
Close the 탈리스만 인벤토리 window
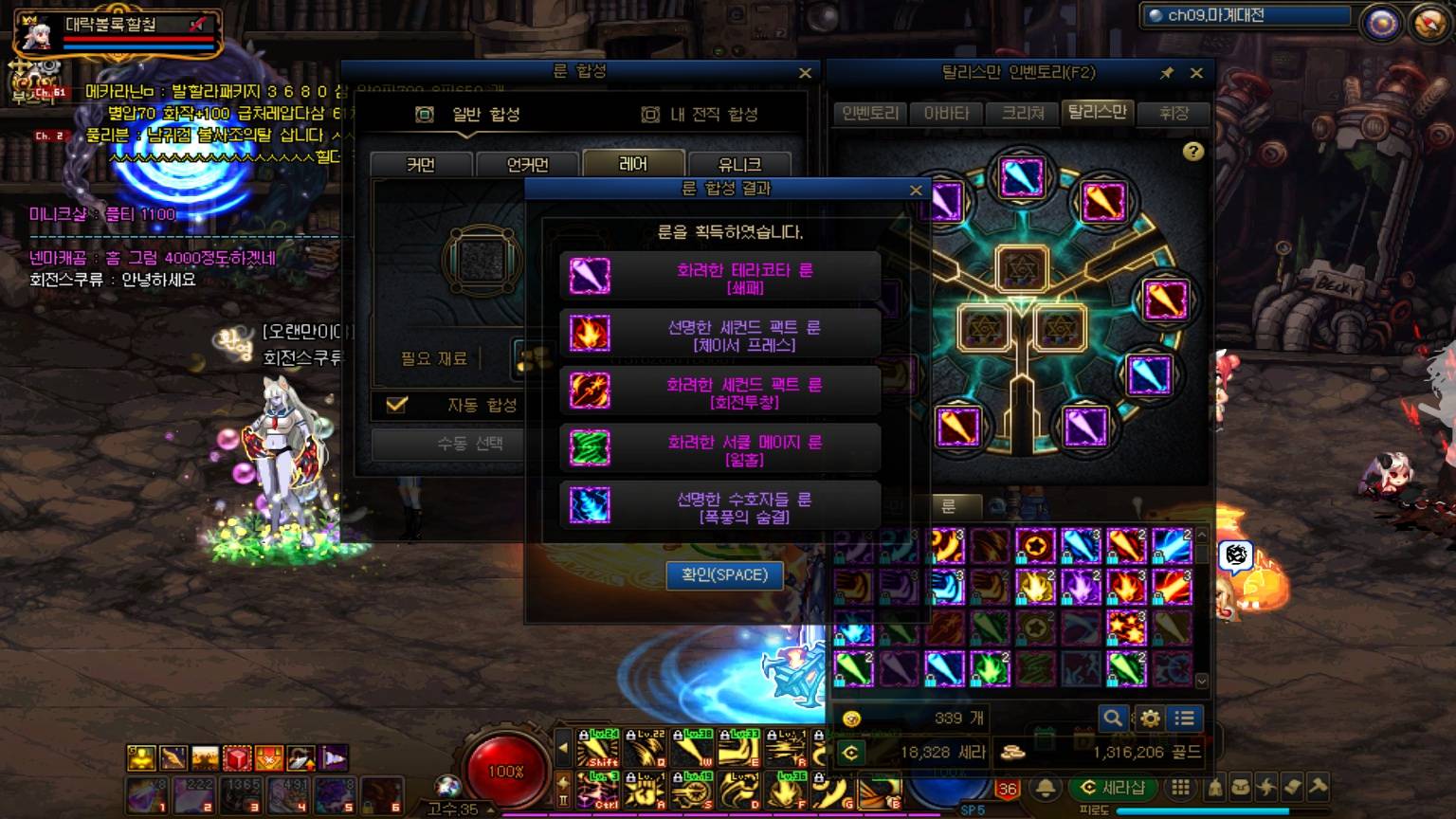point(1196,73)
